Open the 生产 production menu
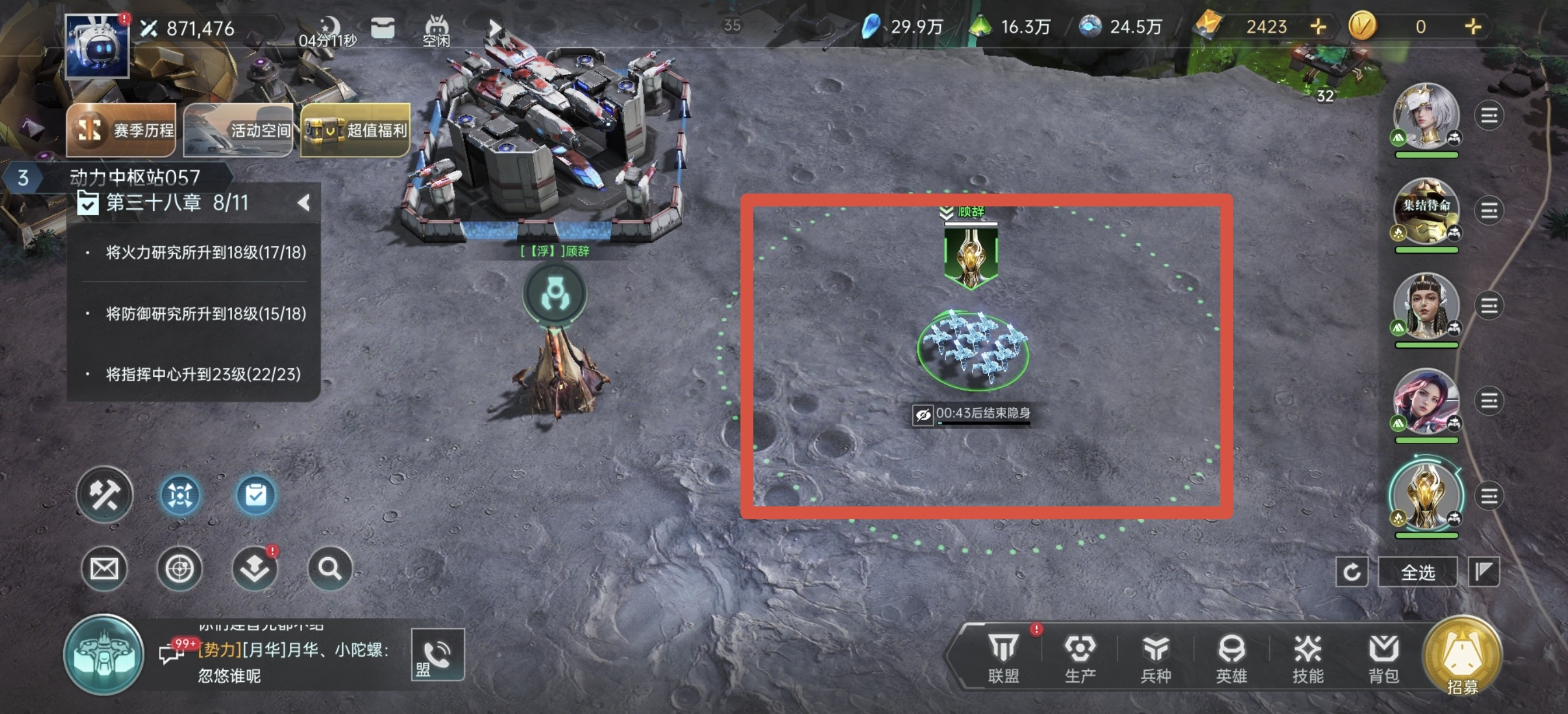This screenshot has width=1568, height=714. click(x=1080, y=657)
